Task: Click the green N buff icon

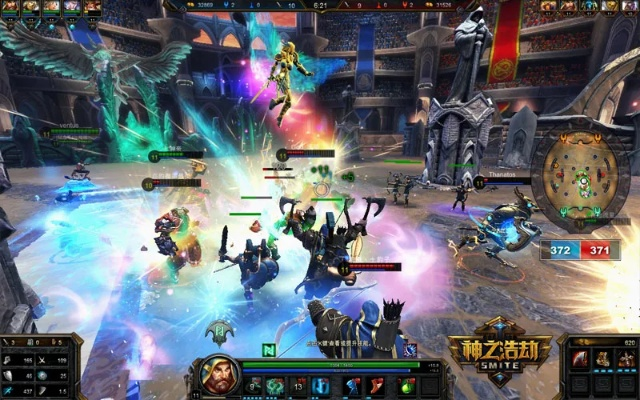Action: pos(270,350)
